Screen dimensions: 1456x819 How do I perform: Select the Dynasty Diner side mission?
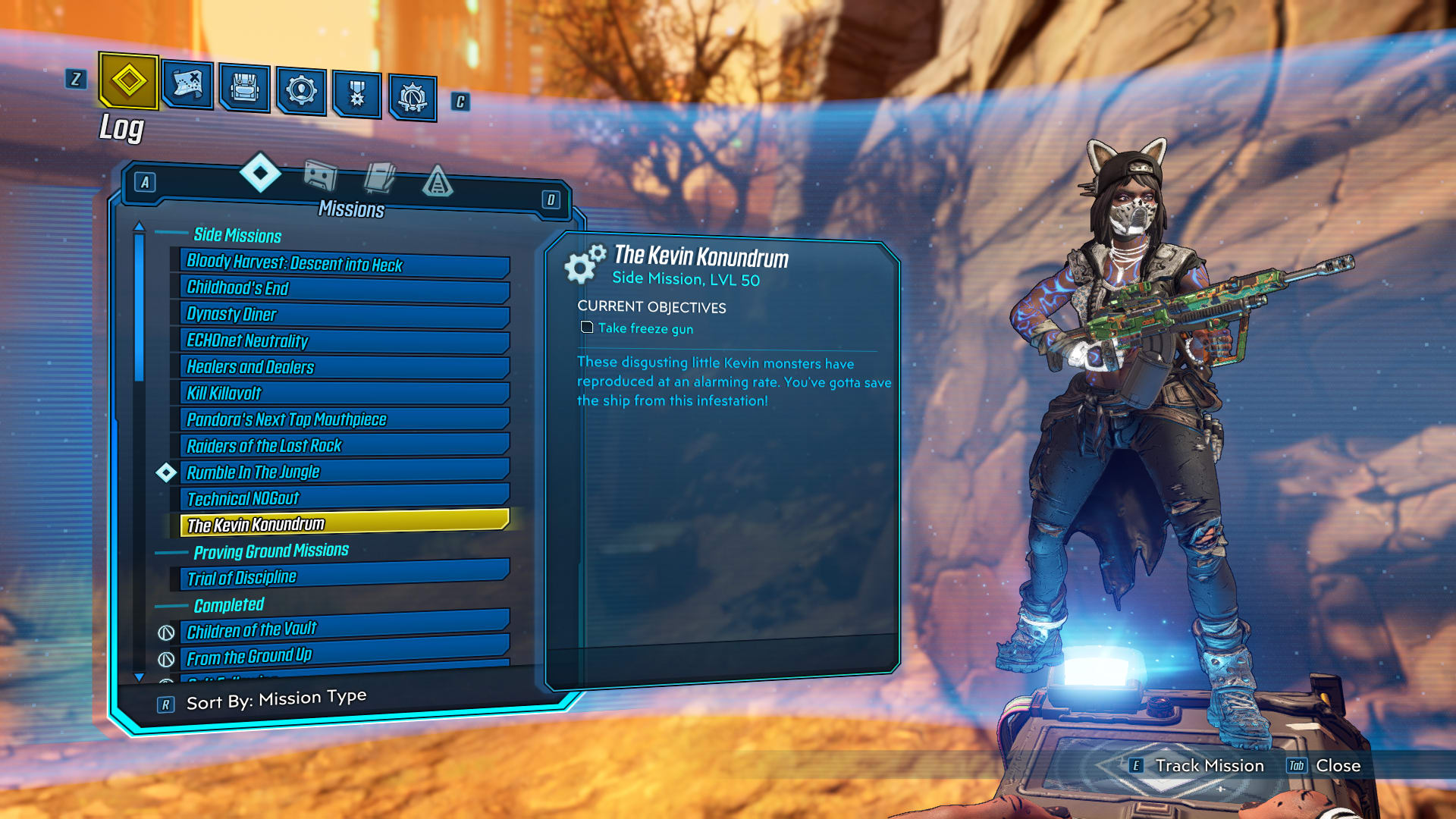[345, 315]
